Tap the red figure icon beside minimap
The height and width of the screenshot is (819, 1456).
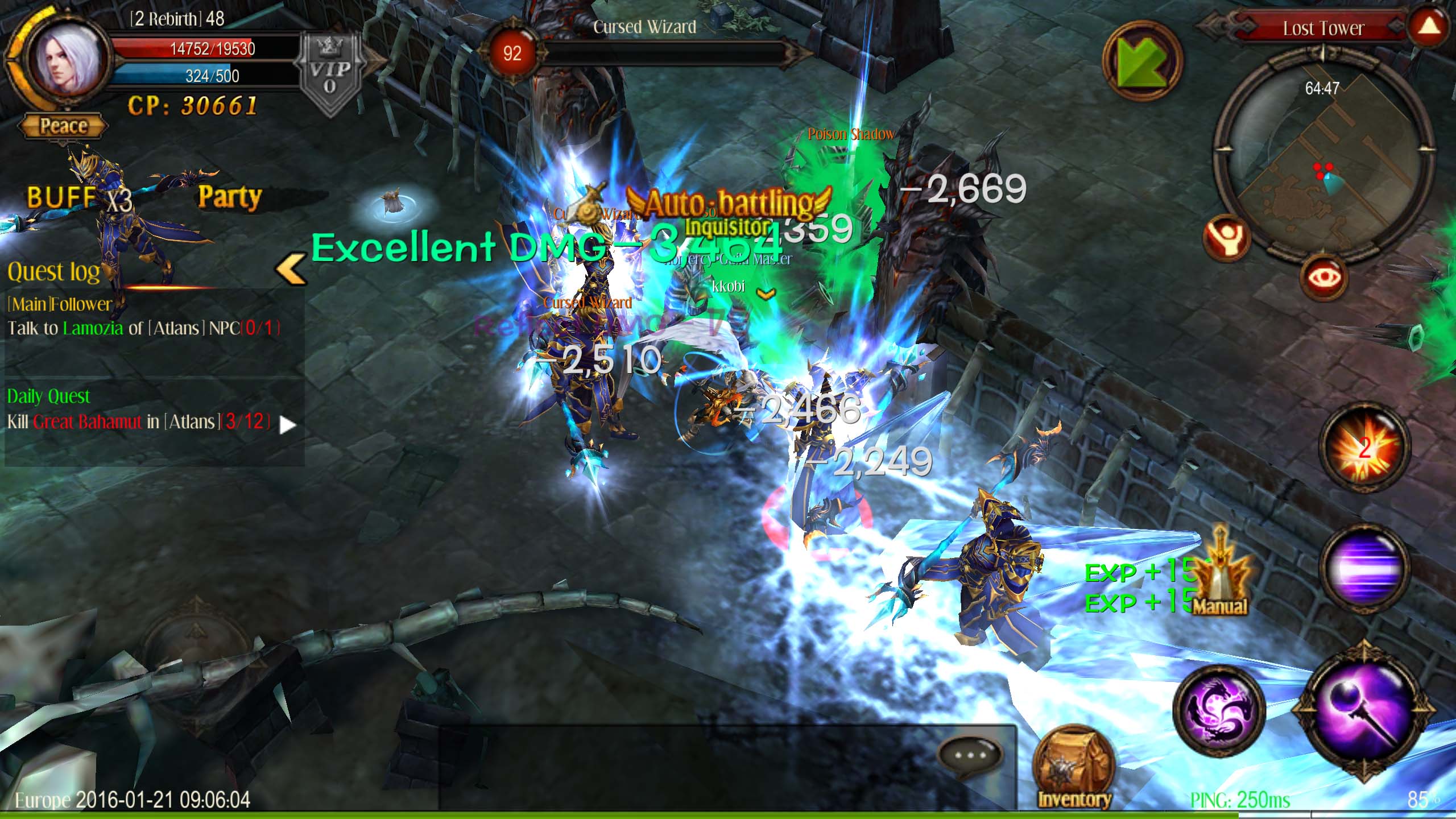point(1227,238)
